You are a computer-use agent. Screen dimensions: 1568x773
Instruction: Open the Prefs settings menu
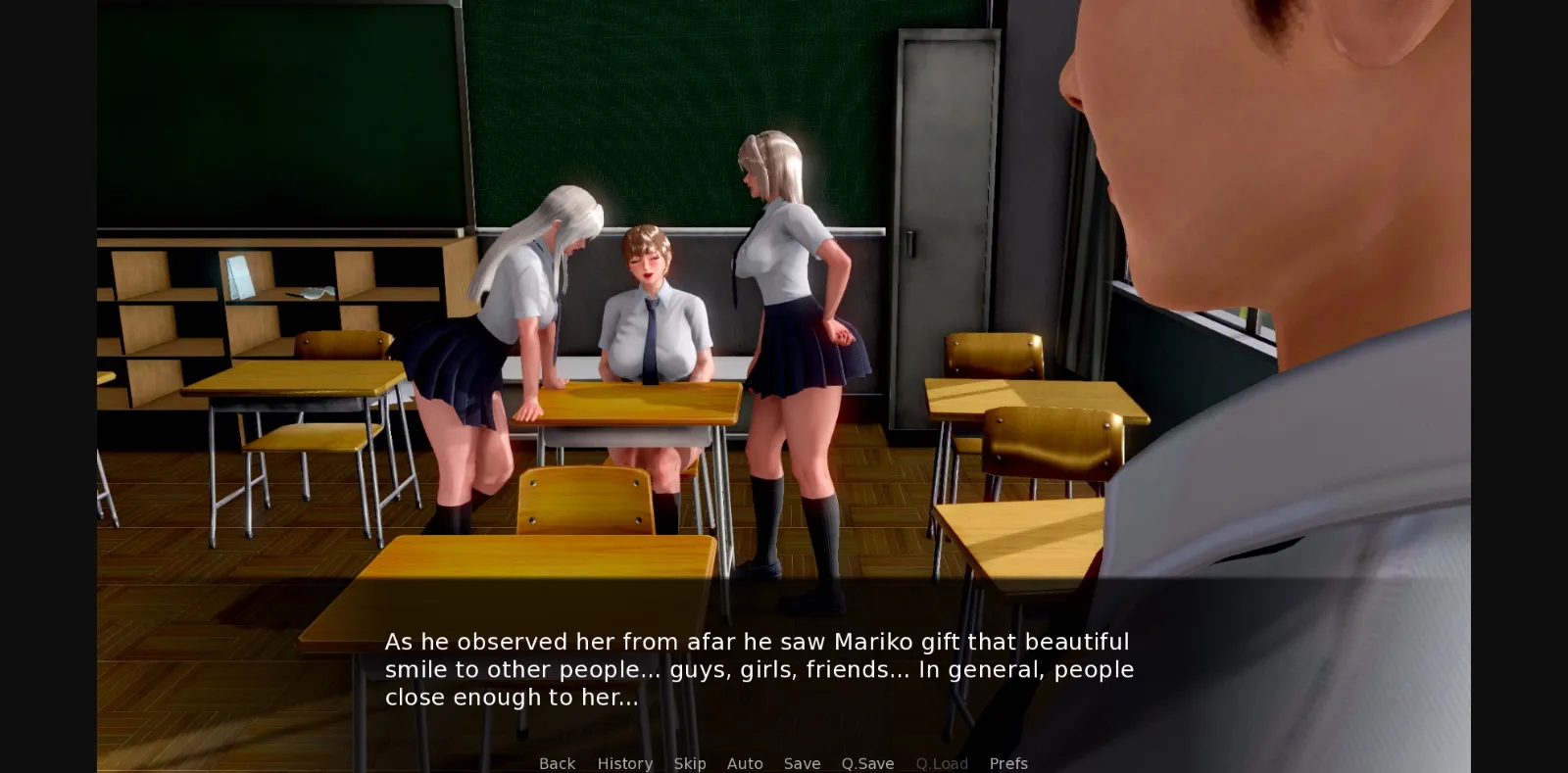point(1008,763)
